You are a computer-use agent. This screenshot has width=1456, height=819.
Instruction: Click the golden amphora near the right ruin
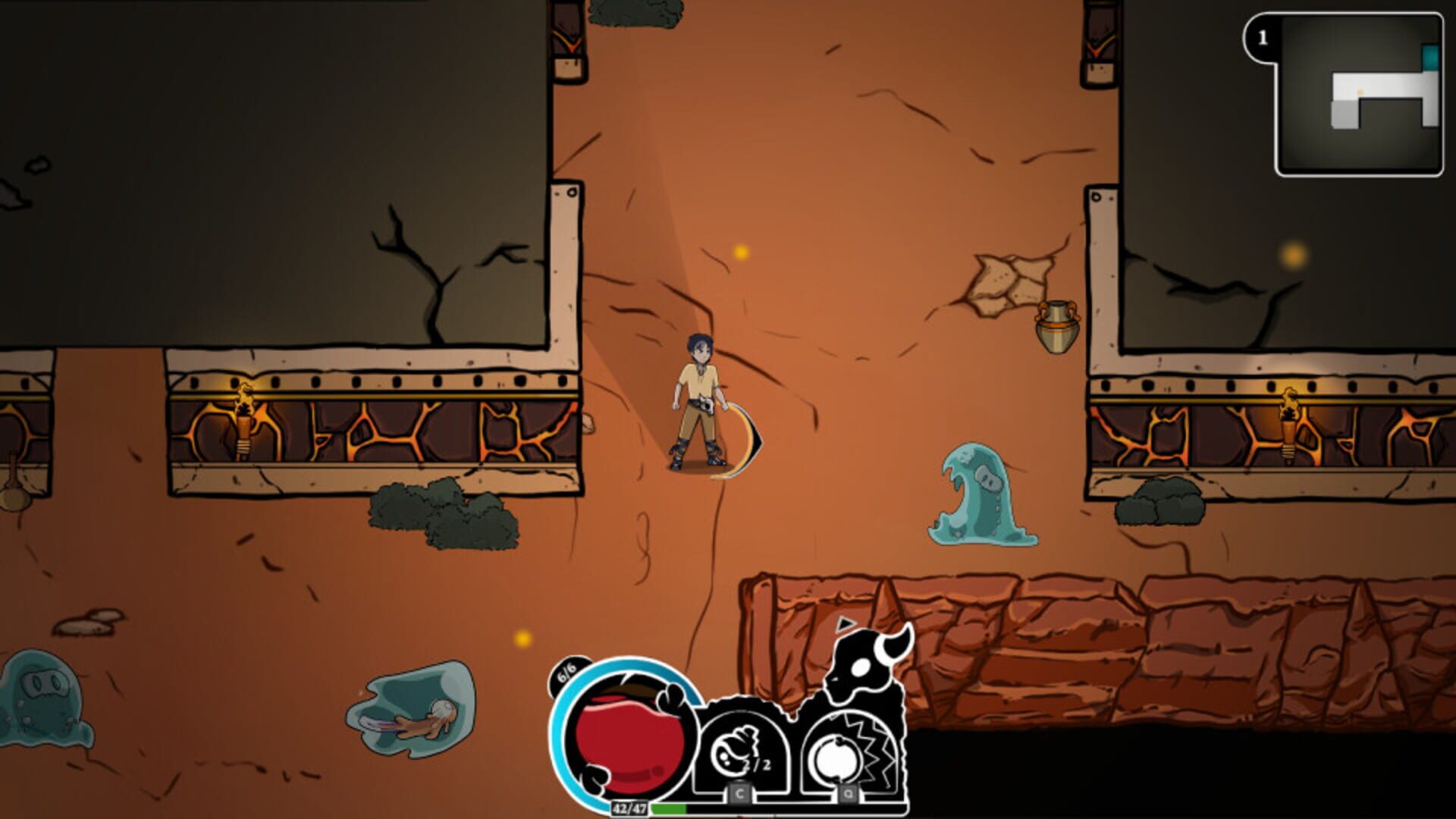[x=1056, y=328]
